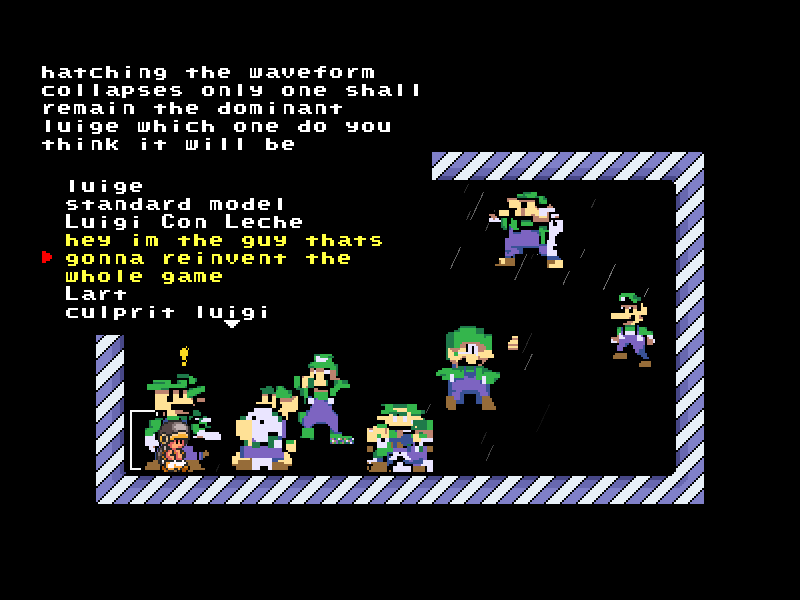Image resolution: width=800 pixels, height=600 pixels.
Task: Select the 'standard model' option
Action: pos(176,204)
